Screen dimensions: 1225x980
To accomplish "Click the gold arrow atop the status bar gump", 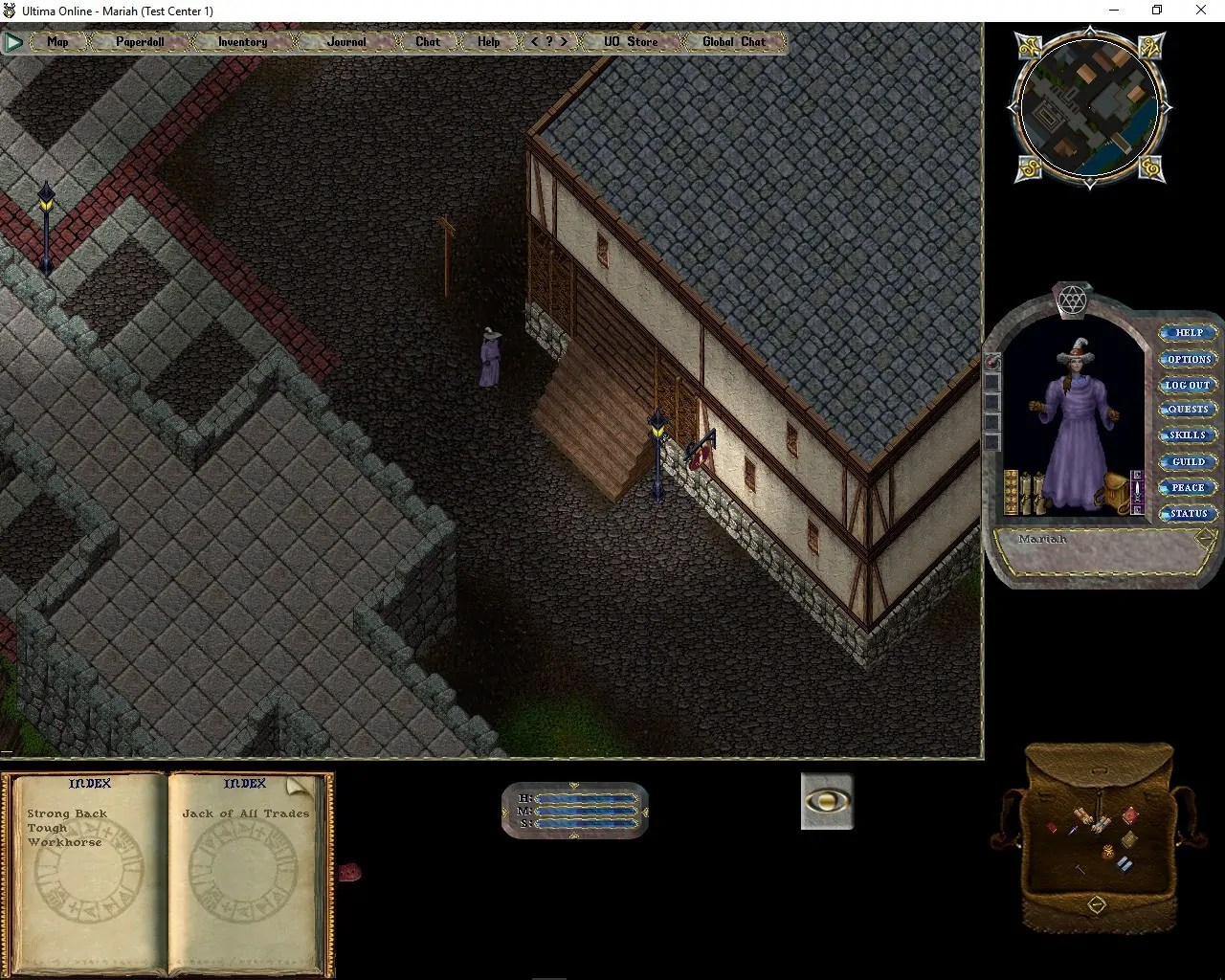I will tap(575, 785).
